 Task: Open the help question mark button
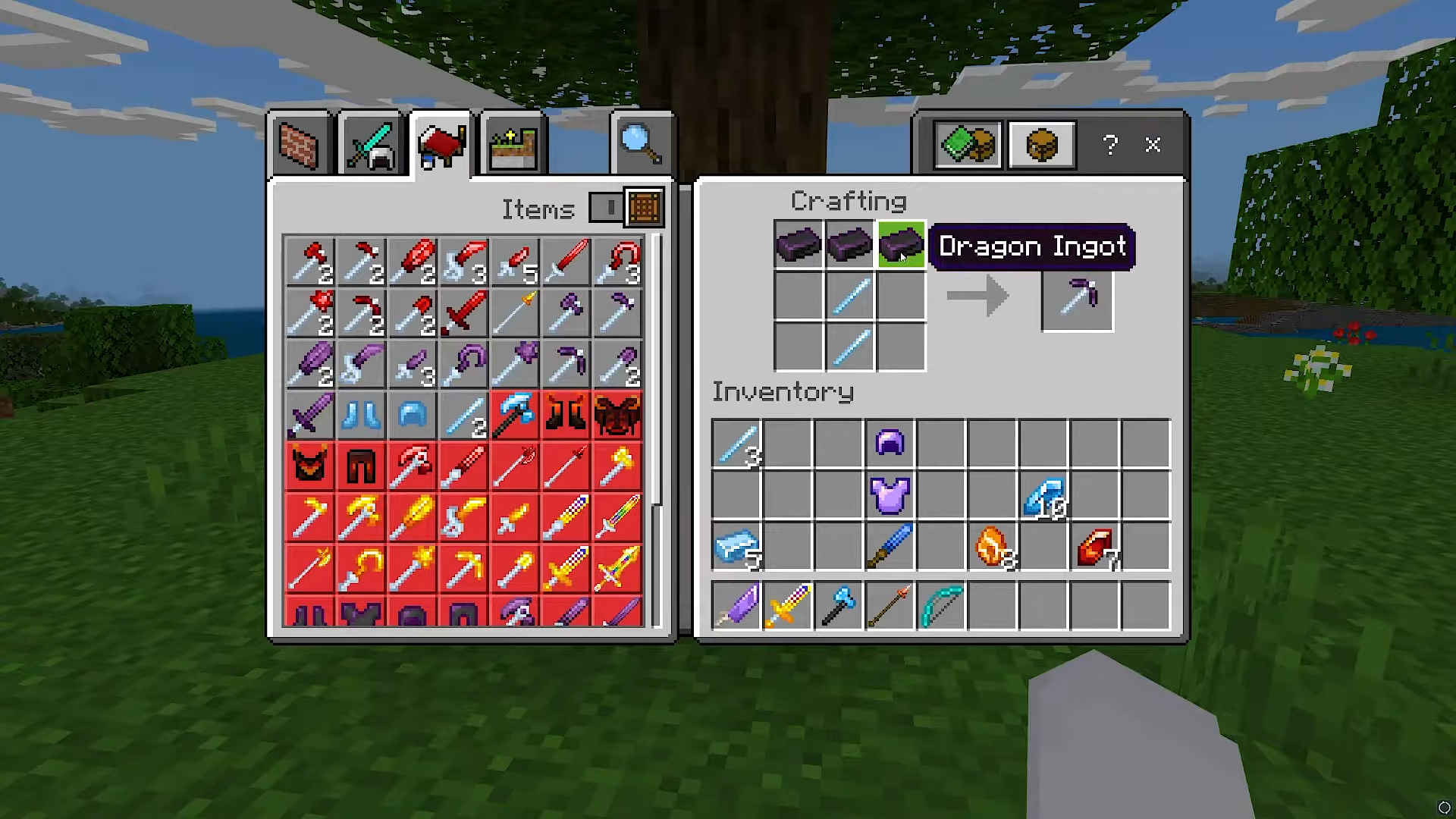pos(1110,145)
